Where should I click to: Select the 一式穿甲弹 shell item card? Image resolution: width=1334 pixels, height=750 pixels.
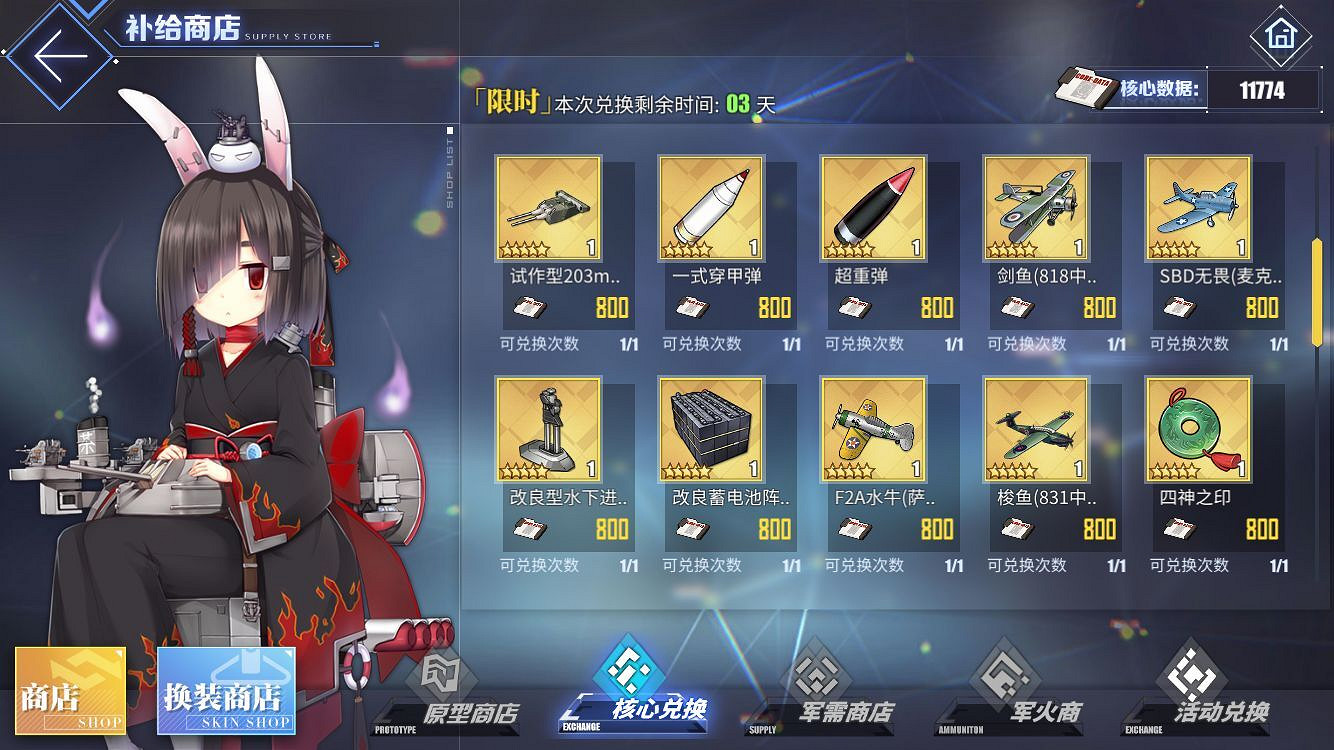(710, 208)
